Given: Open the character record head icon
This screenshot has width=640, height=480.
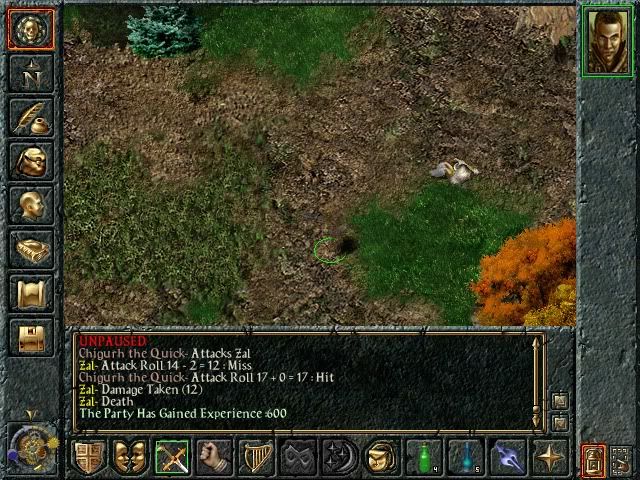Looking at the screenshot, I should click(31, 205).
